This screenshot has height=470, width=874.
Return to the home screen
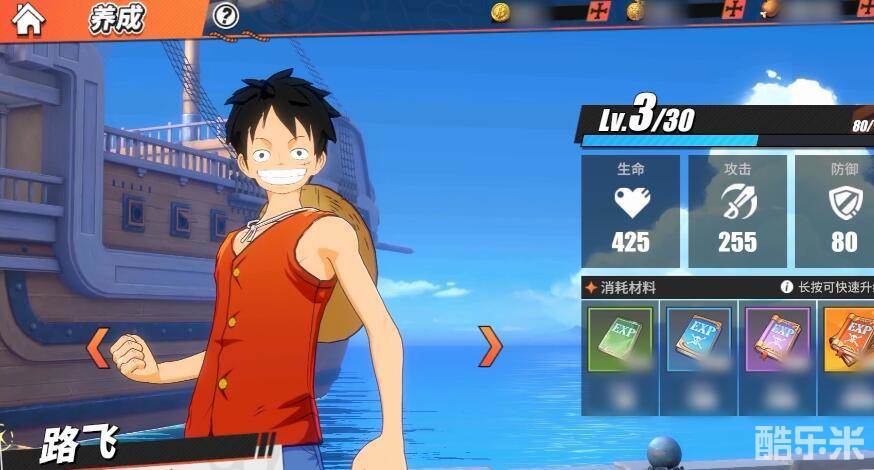coord(28,20)
